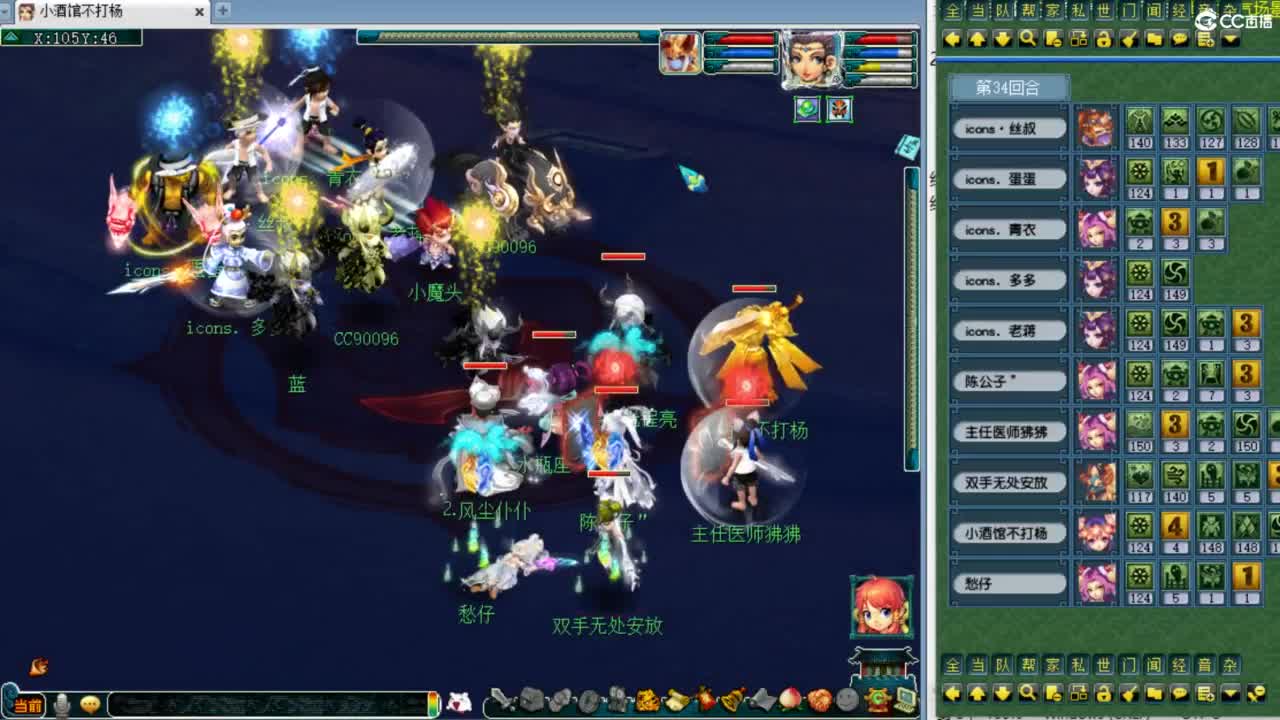Image resolution: width=1280 pixels, height=720 pixels.
Task: Select the magnifier search icon in the right toolbar
Action: click(x=1026, y=41)
